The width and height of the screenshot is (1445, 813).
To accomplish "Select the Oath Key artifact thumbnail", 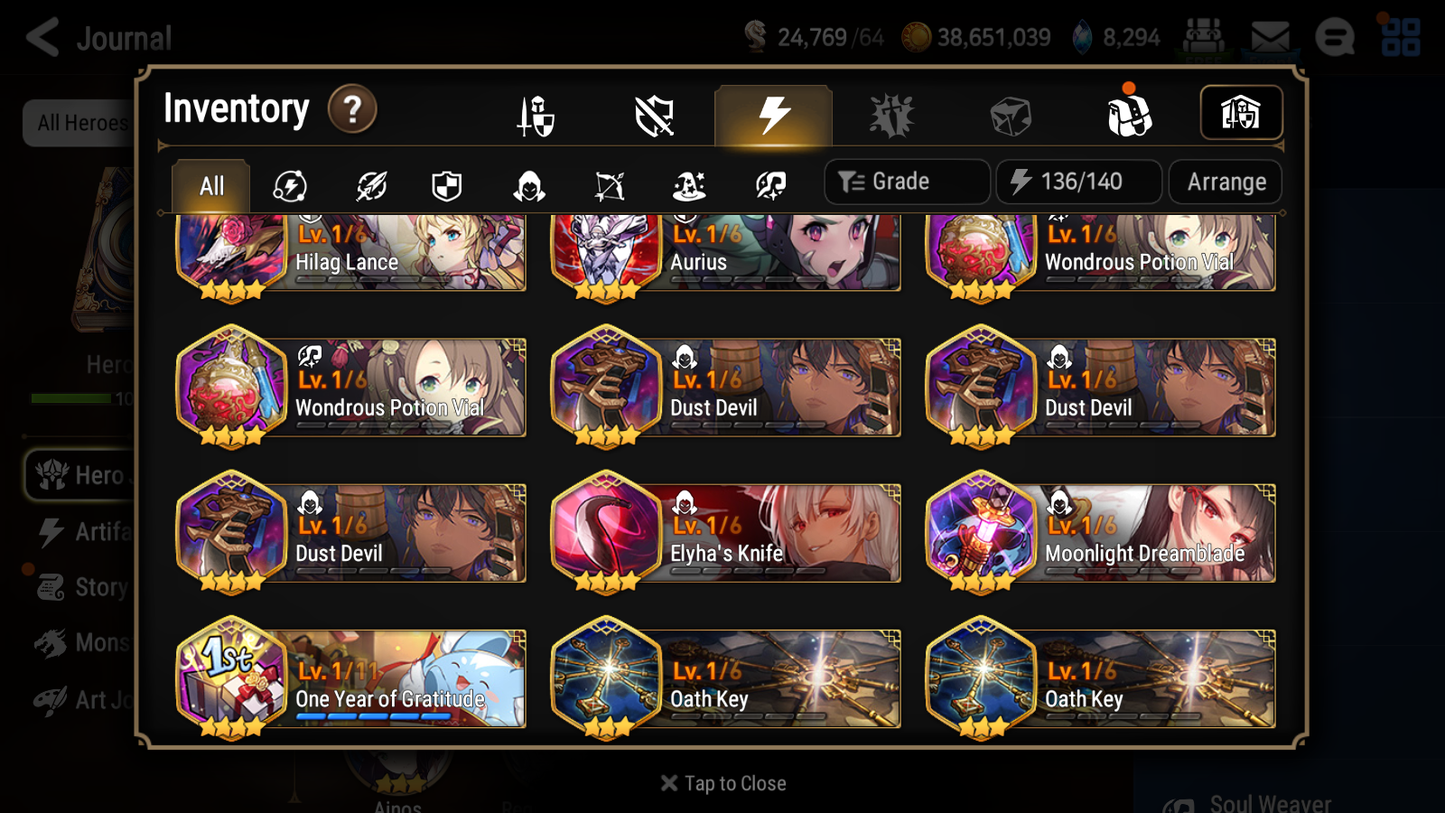I will click(606, 677).
